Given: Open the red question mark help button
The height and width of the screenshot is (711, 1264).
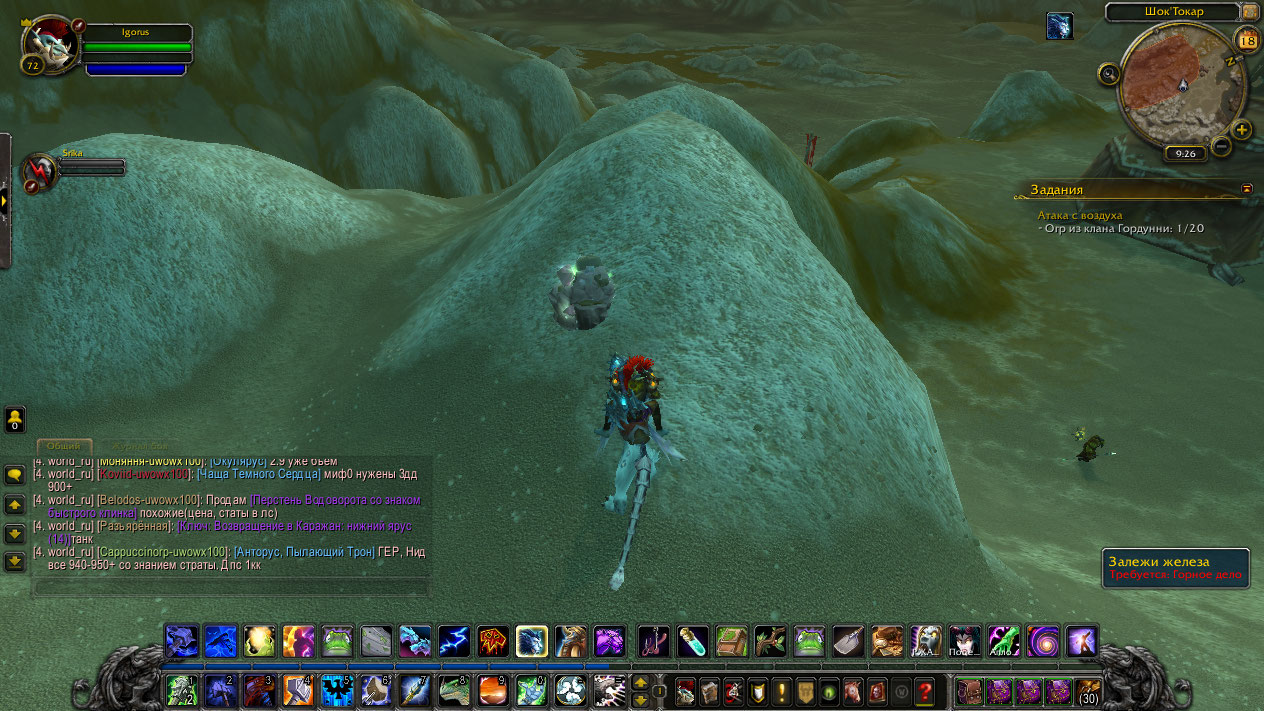Looking at the screenshot, I should pos(925,690).
